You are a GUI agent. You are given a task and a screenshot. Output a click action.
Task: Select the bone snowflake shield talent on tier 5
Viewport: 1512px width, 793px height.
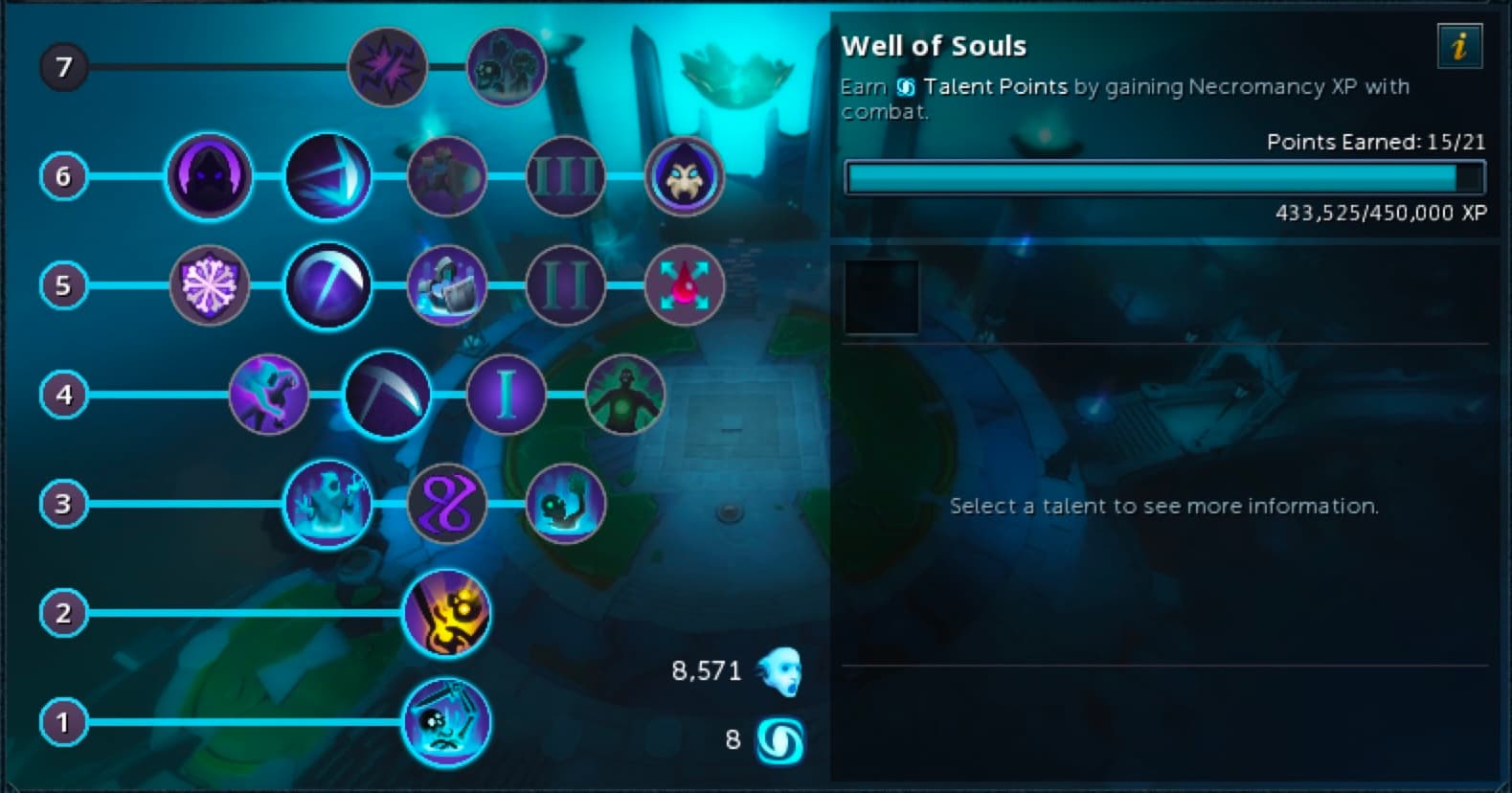209,285
